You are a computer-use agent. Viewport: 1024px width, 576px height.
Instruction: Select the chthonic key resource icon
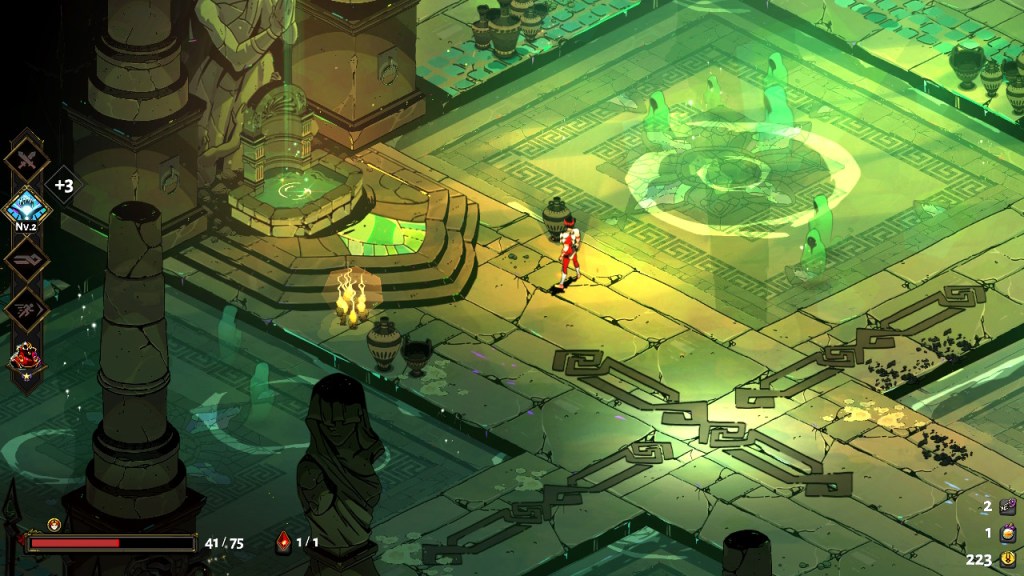pyautogui.click(x=1008, y=509)
